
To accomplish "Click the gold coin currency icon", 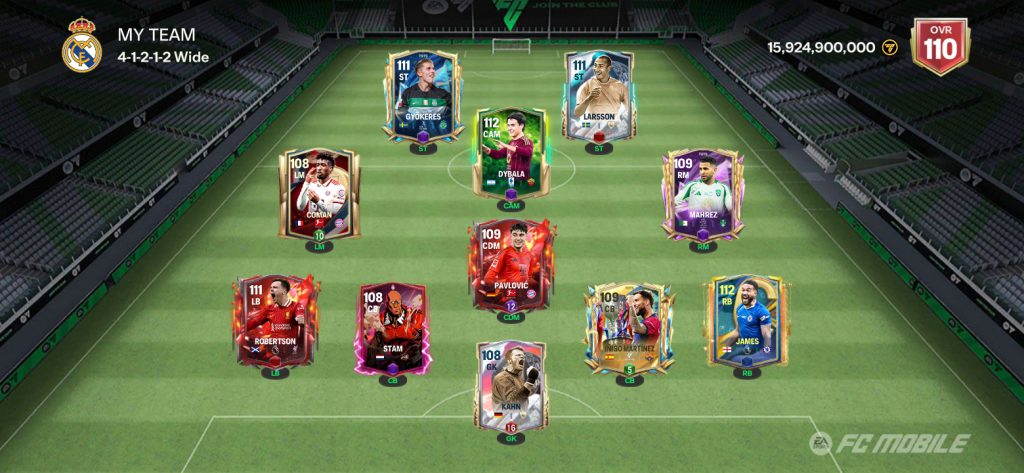I will coord(890,47).
